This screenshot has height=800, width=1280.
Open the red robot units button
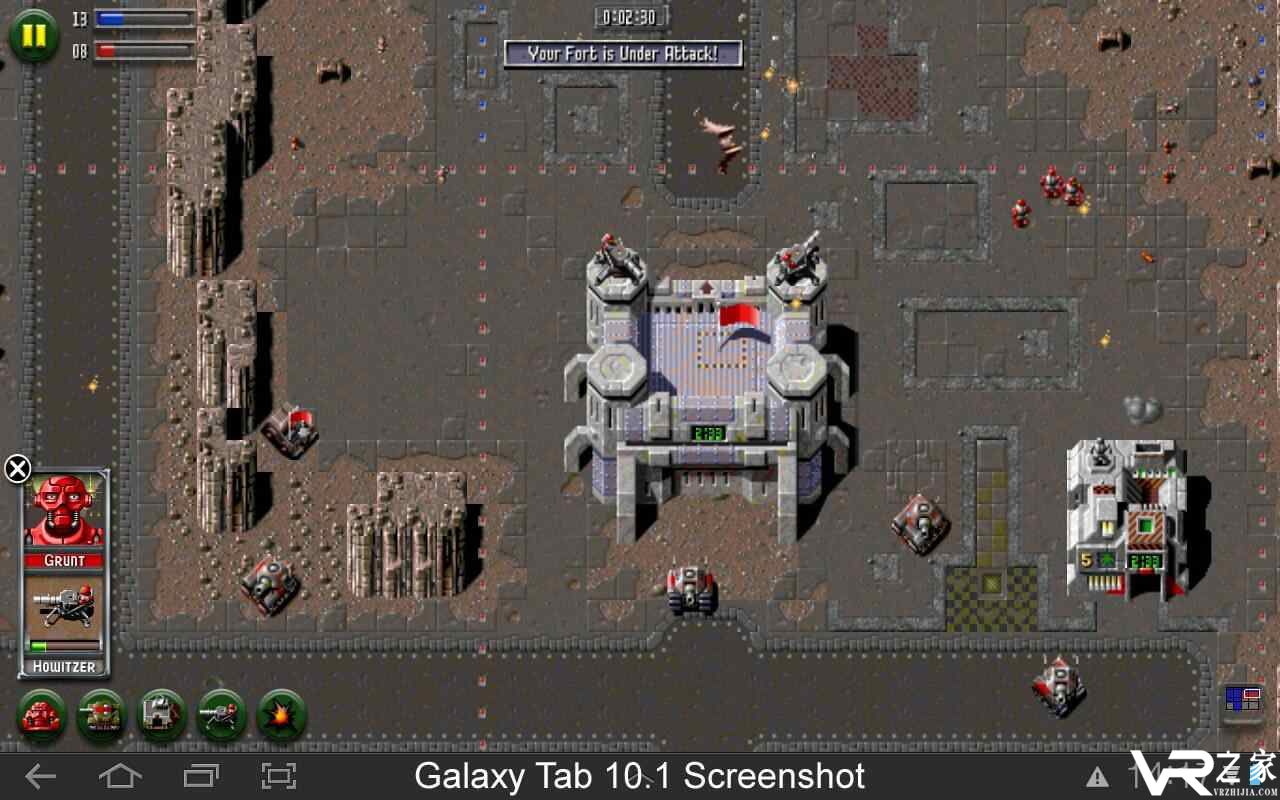[42, 715]
